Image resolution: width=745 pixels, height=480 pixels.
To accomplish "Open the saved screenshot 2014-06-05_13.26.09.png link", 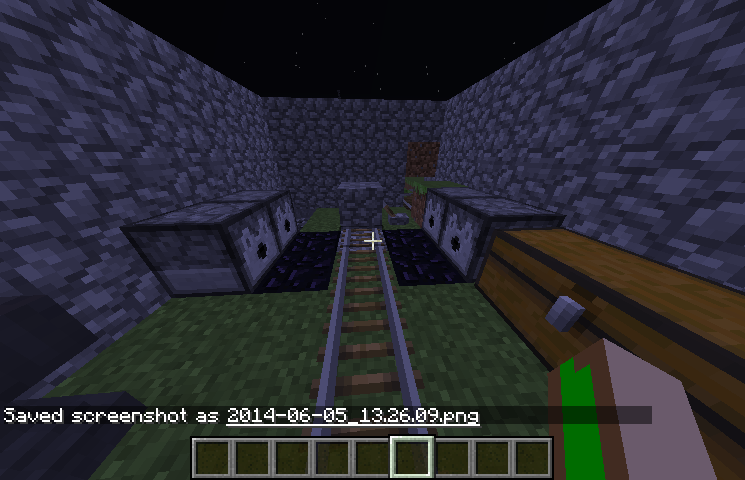I will (353, 415).
